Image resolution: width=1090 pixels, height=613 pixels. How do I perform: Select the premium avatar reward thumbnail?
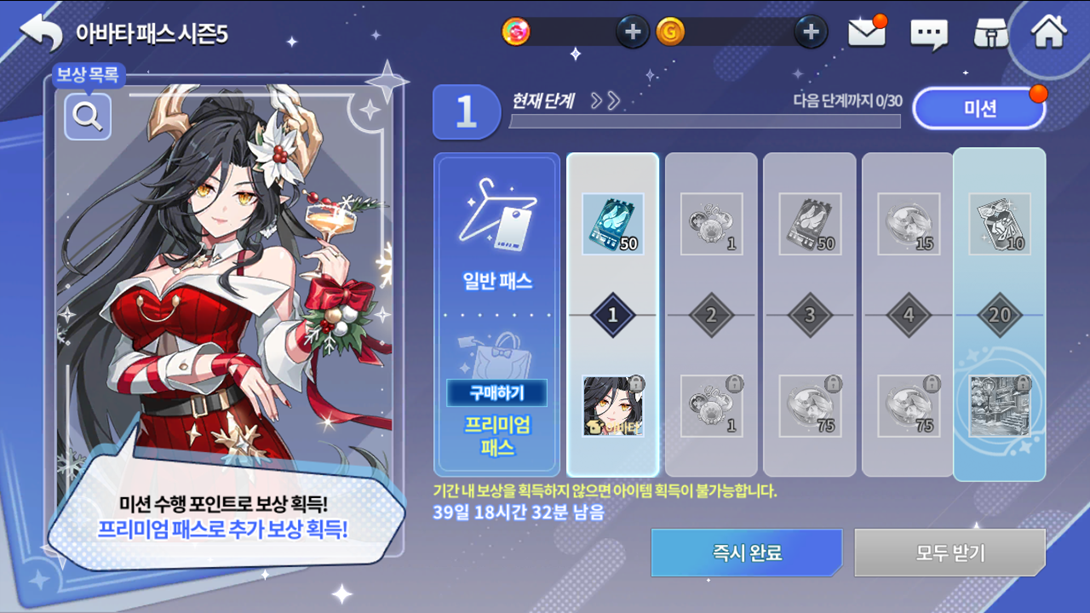(612, 406)
